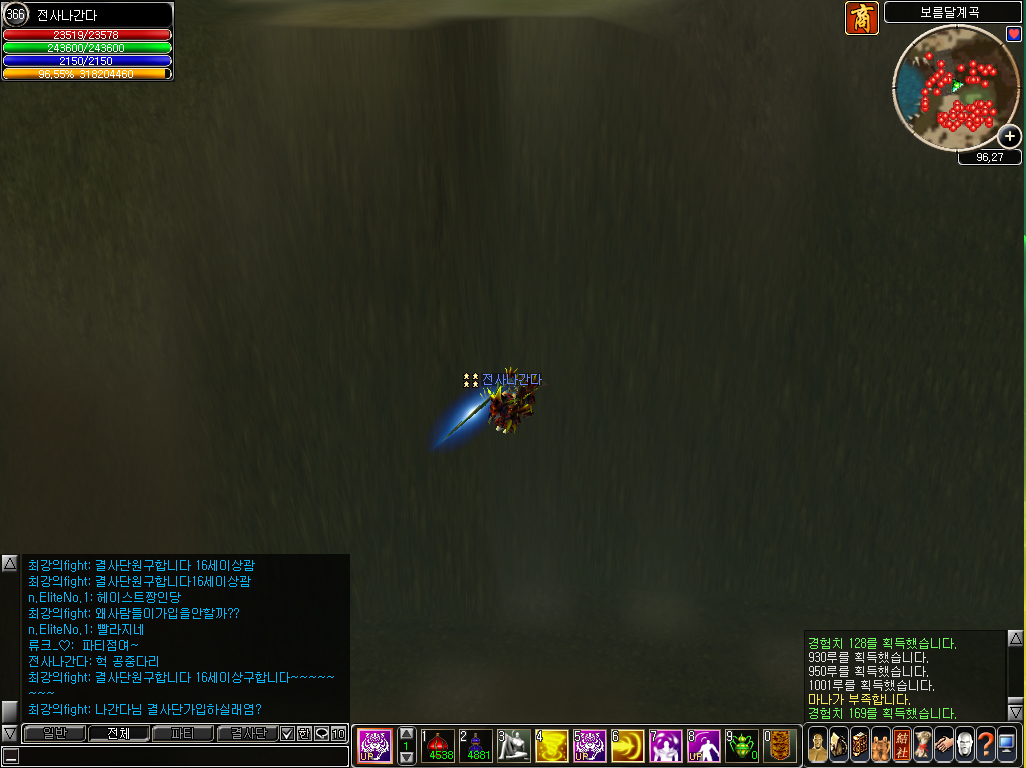The width and height of the screenshot is (1026, 768).
Task: Click the chat text input field
Action: point(180,756)
